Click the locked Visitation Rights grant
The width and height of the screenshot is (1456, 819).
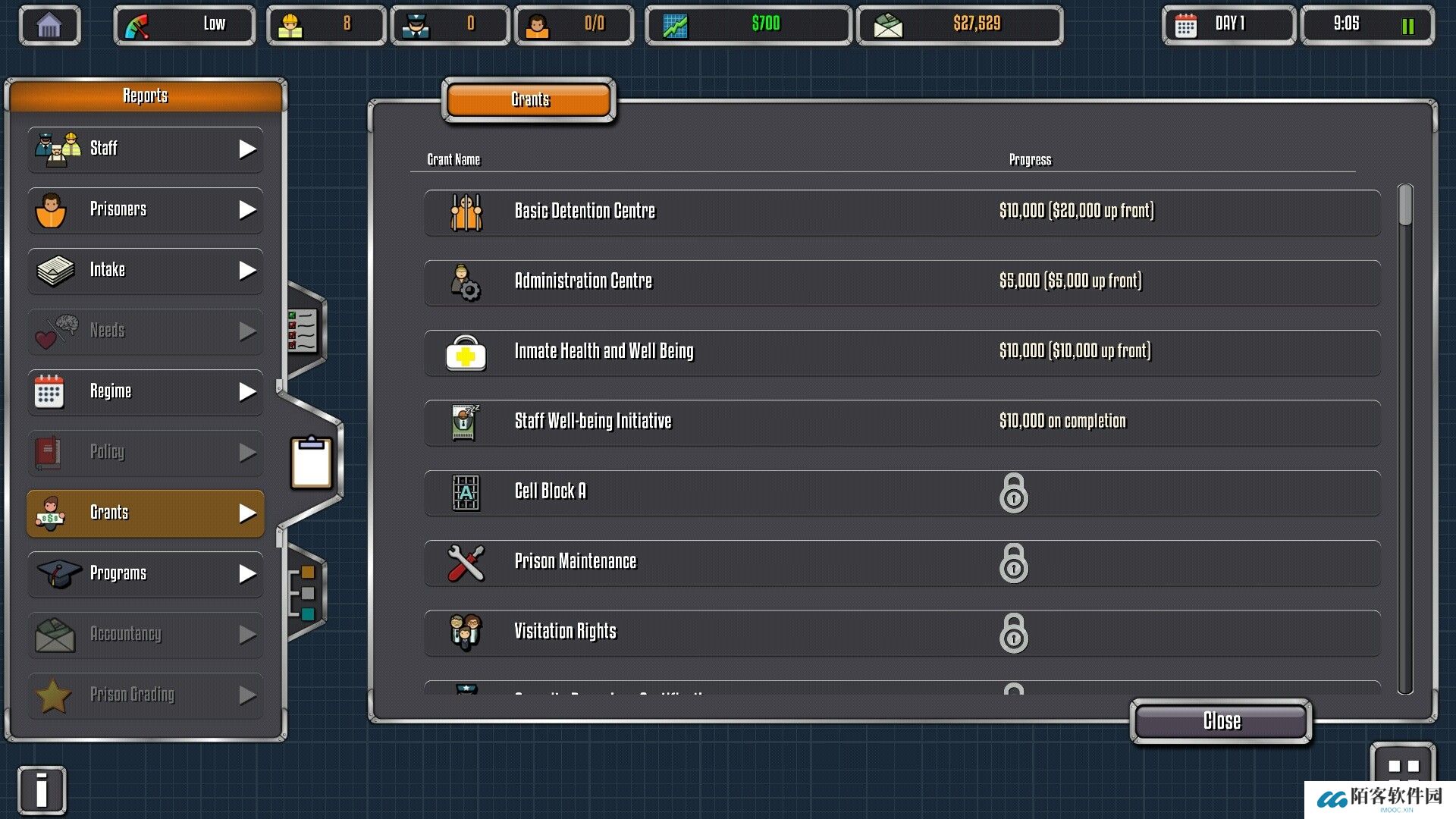[901, 632]
